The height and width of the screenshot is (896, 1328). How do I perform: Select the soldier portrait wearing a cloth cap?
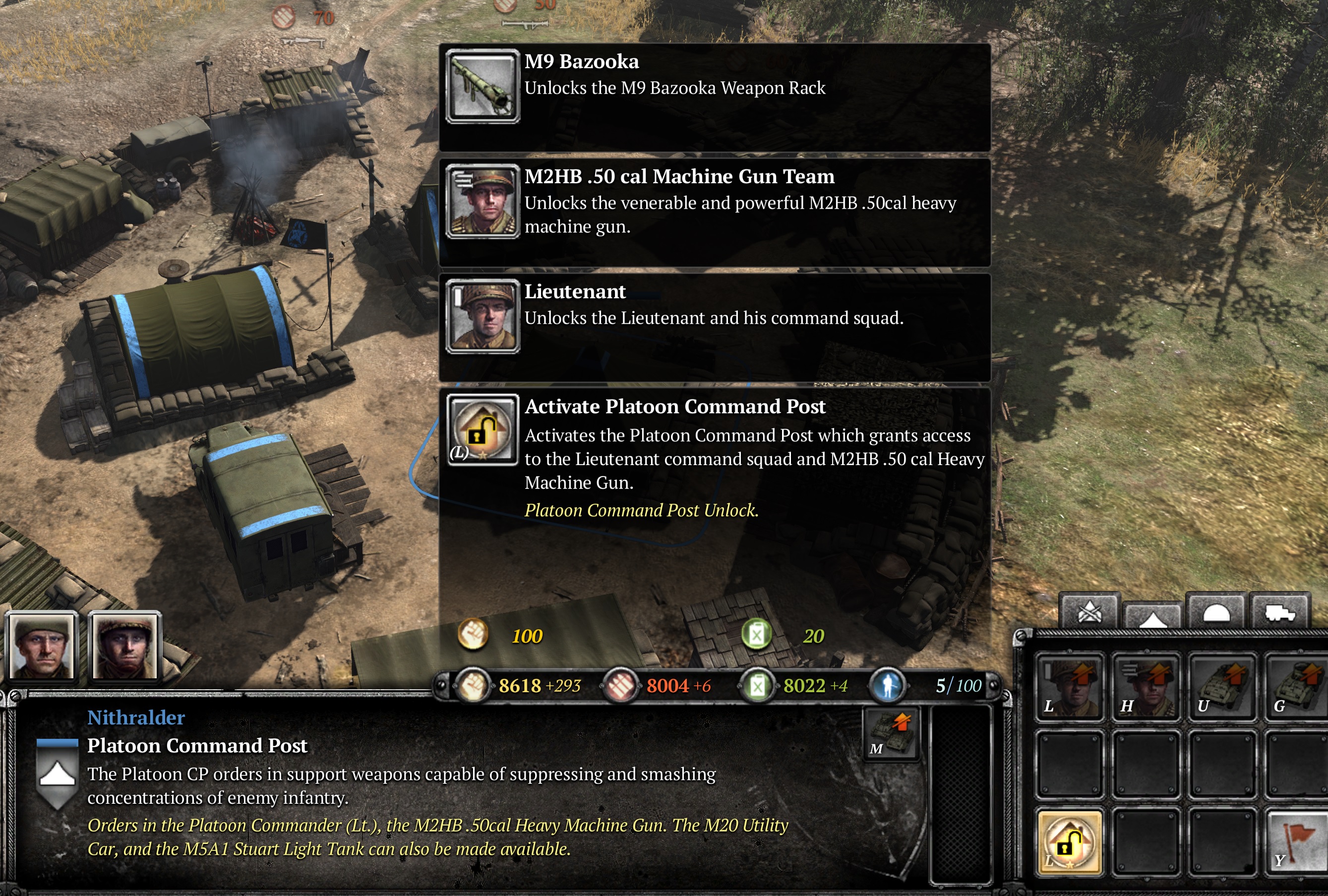(x=41, y=646)
